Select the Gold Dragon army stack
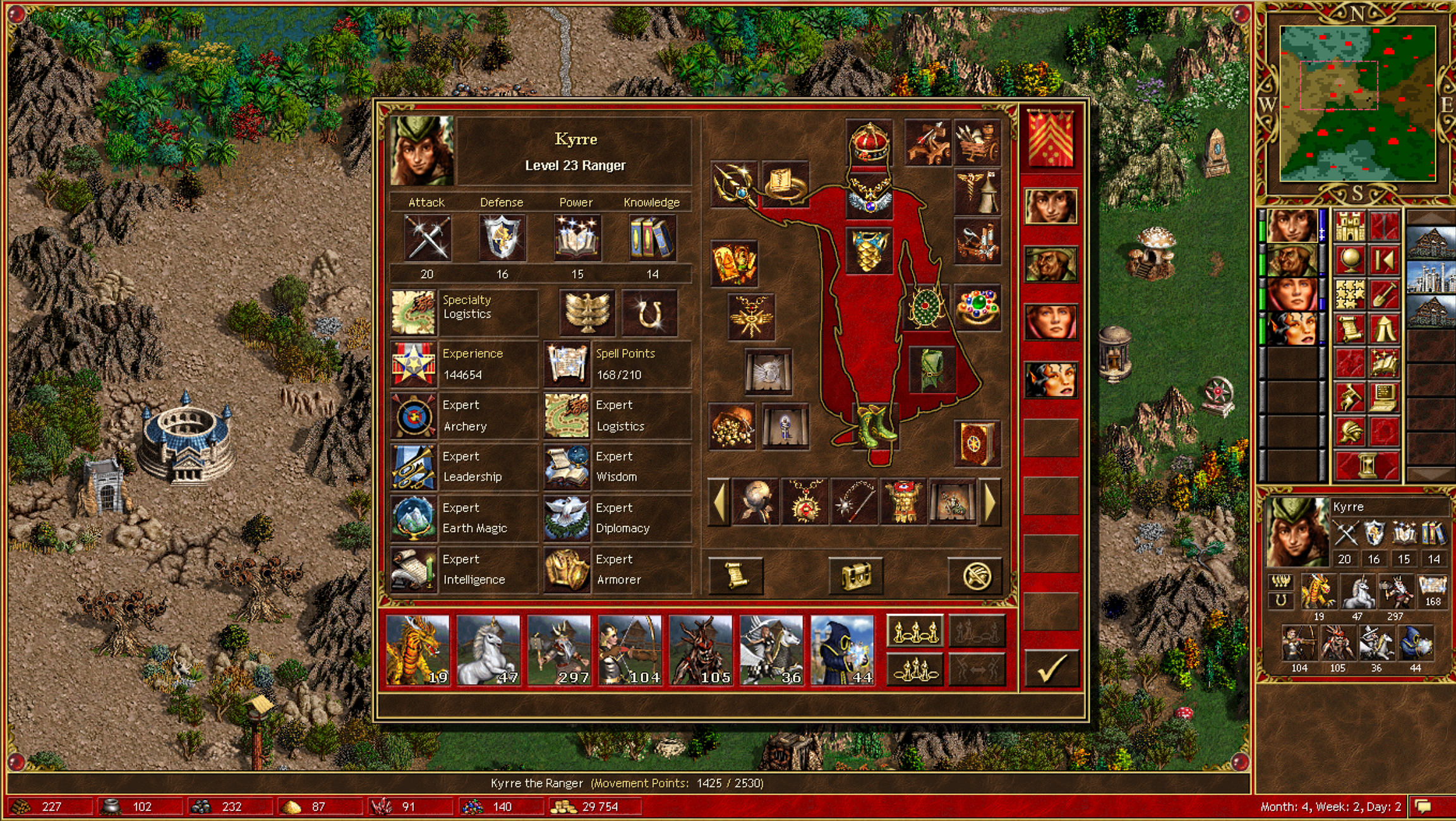 (x=418, y=650)
